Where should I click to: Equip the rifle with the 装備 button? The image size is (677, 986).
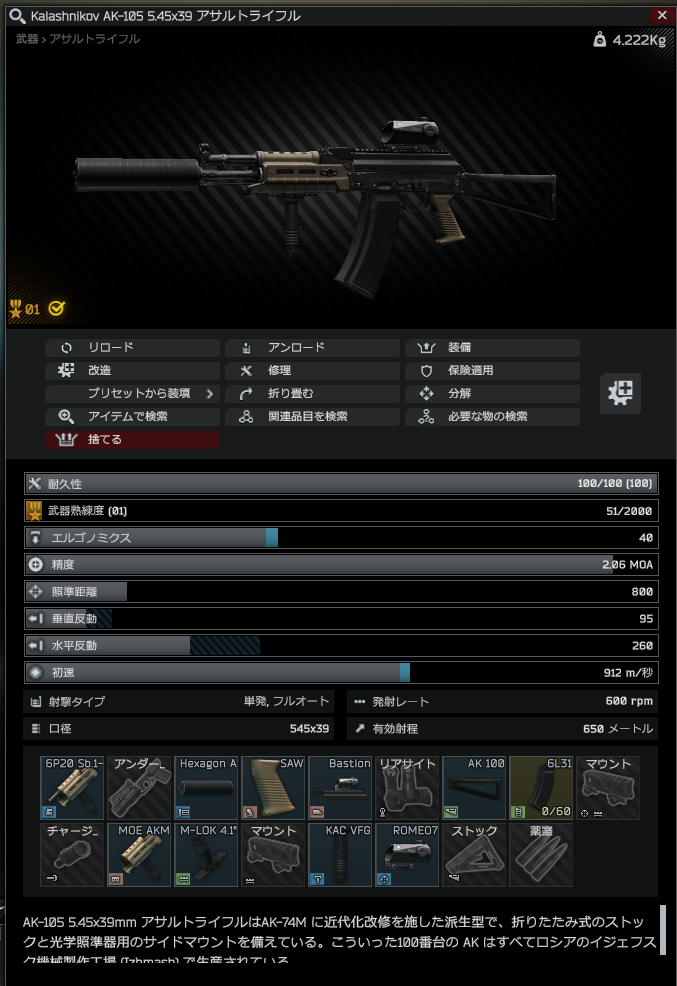[x=492, y=348]
